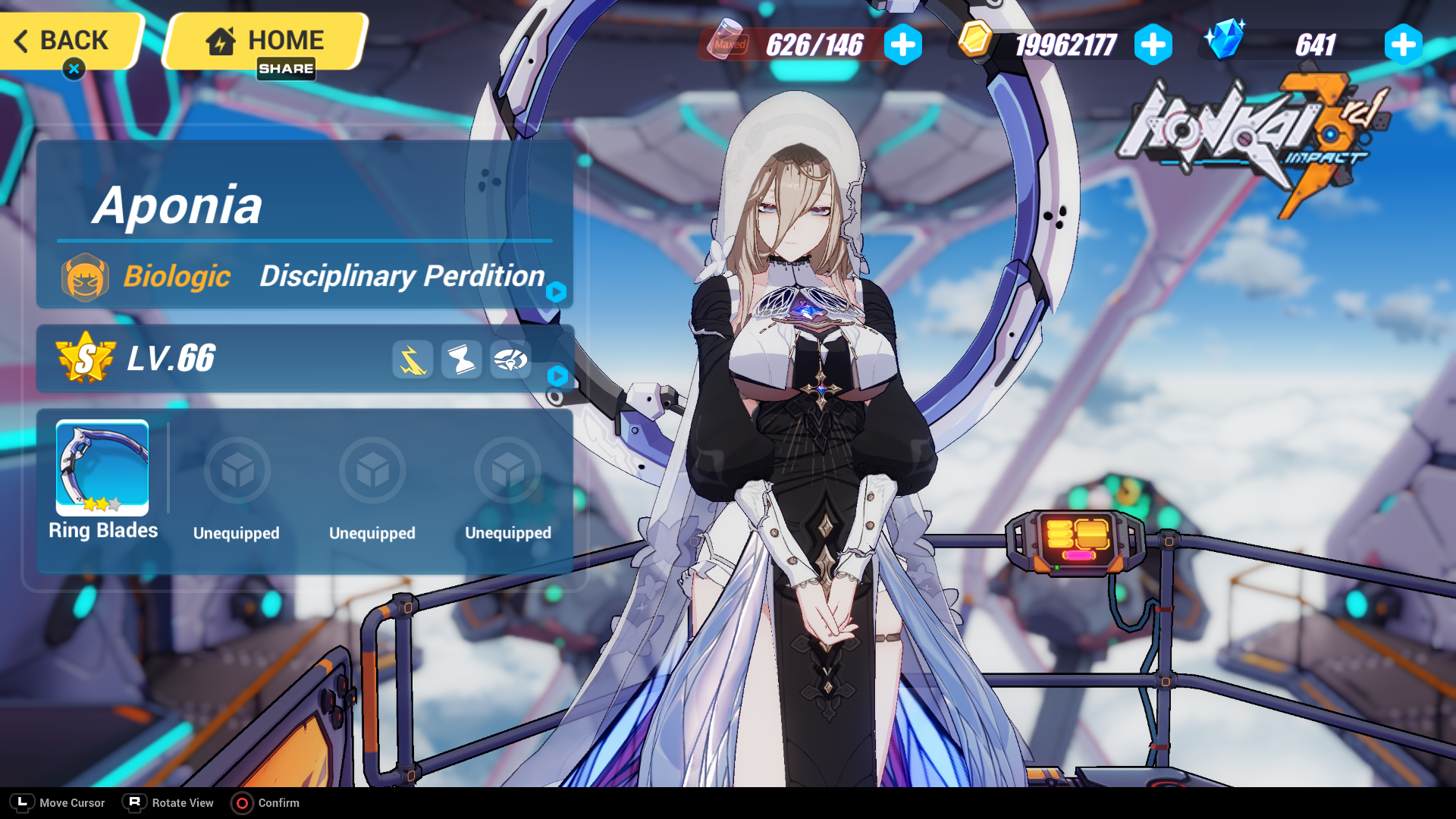Click the hourglass attribute icon beside LV.66
Image resolution: width=1456 pixels, height=819 pixels.
tap(461, 360)
